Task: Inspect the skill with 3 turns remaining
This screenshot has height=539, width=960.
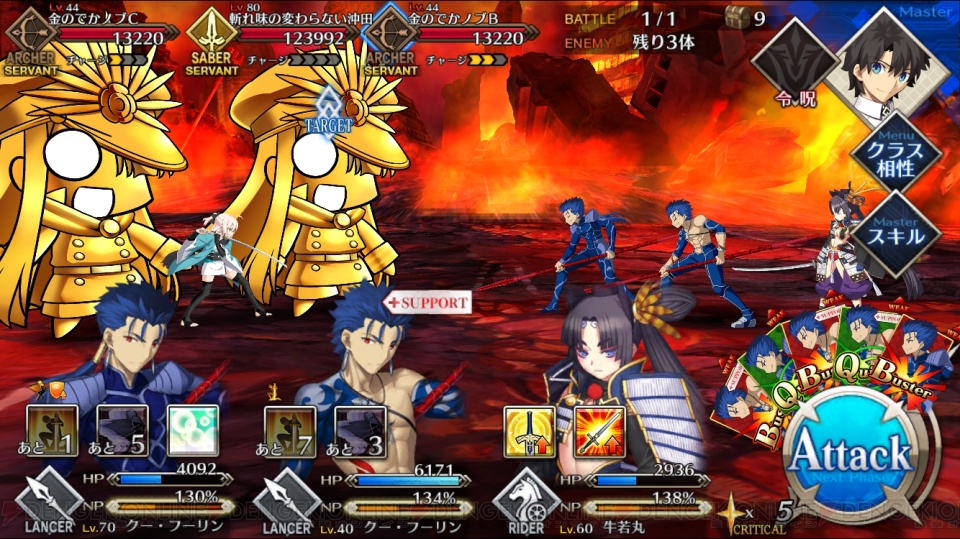Action: point(359,431)
